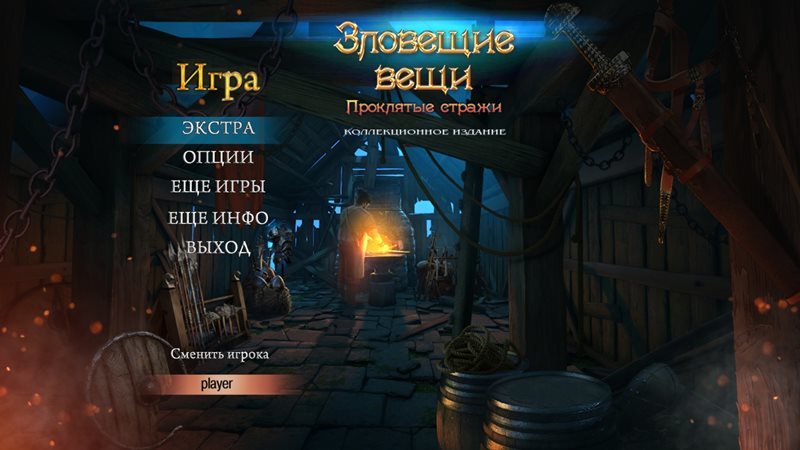Select the player name bar
The image size is (800, 450).
click(x=218, y=383)
